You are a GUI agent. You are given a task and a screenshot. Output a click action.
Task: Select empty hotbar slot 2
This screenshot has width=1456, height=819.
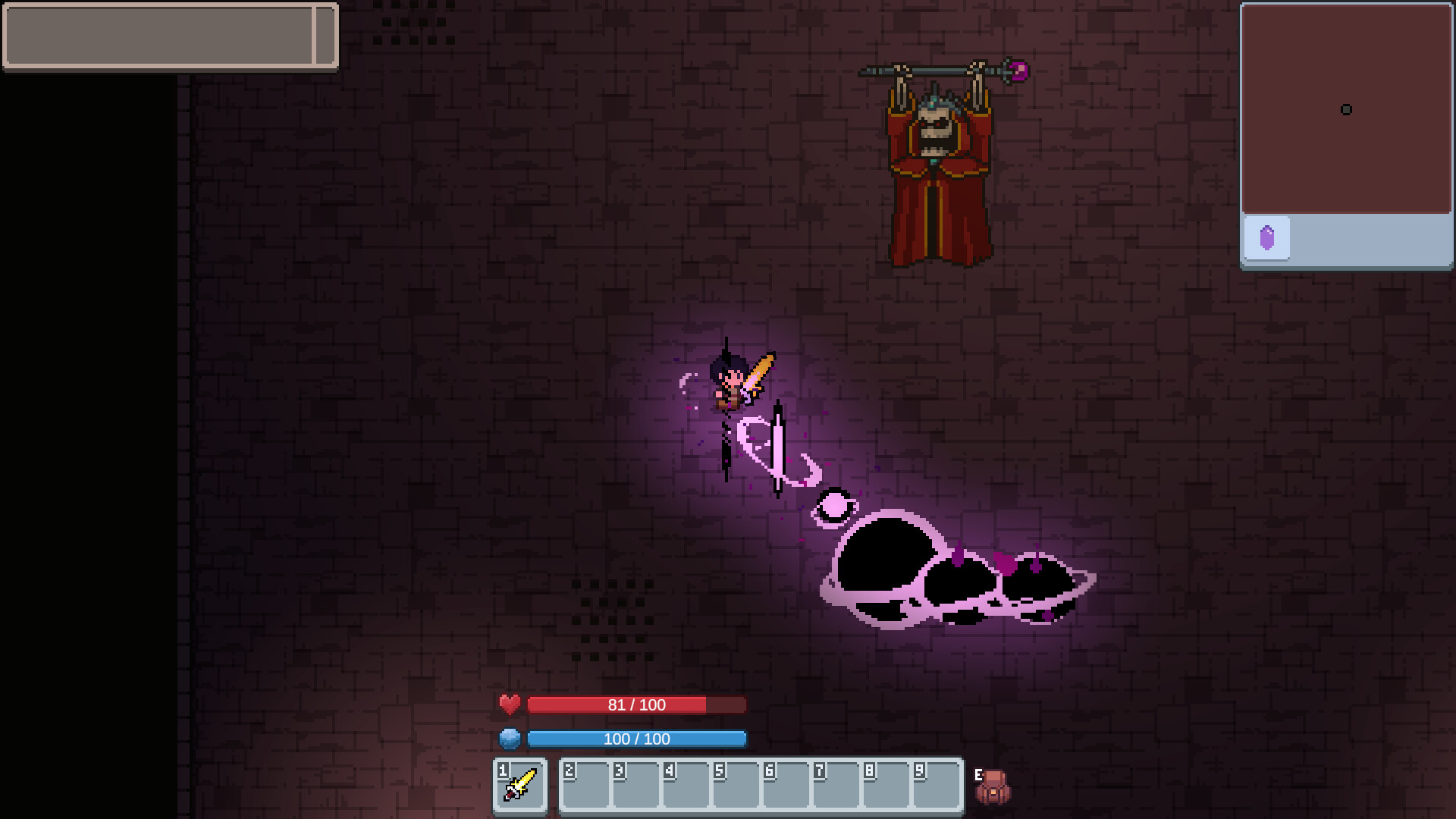tap(584, 786)
